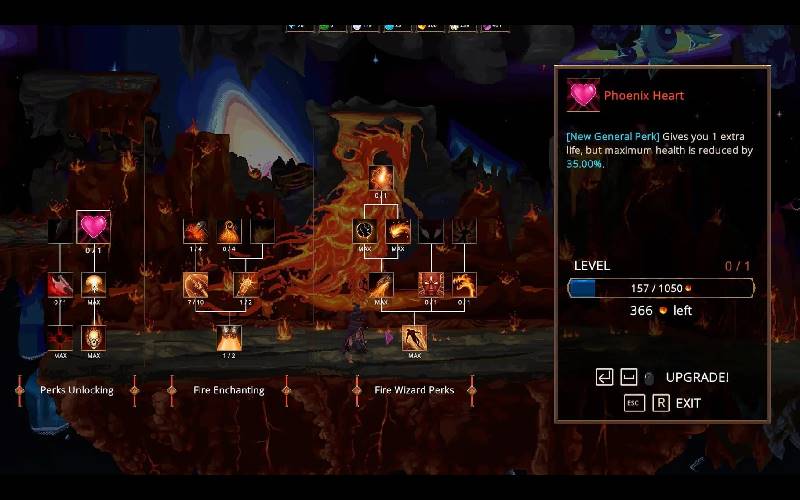Pick the fireball wizard perk marked MAX
Screen dimensions: 800x500
pyautogui.click(x=398, y=231)
